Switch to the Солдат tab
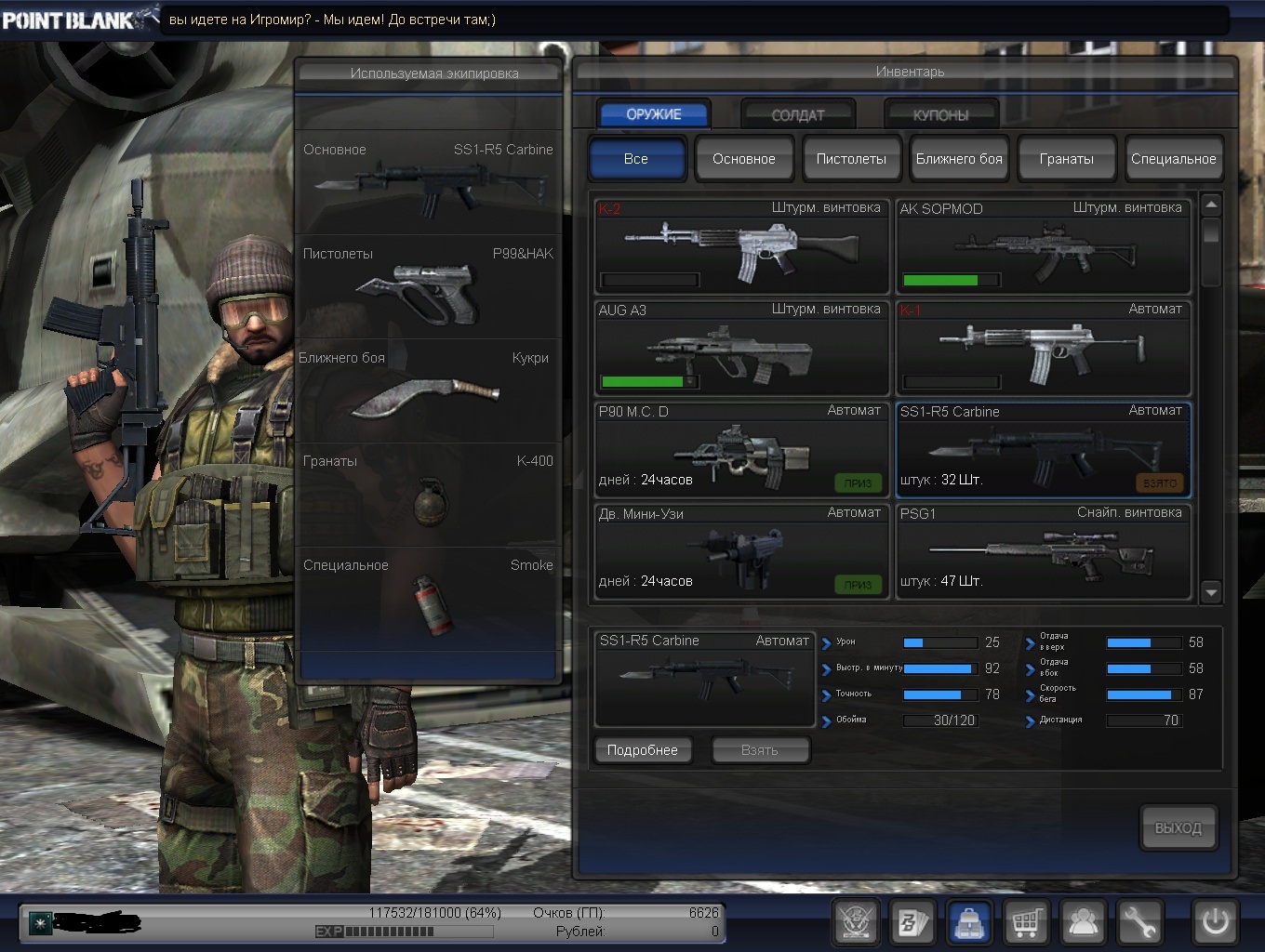 pyautogui.click(x=797, y=114)
